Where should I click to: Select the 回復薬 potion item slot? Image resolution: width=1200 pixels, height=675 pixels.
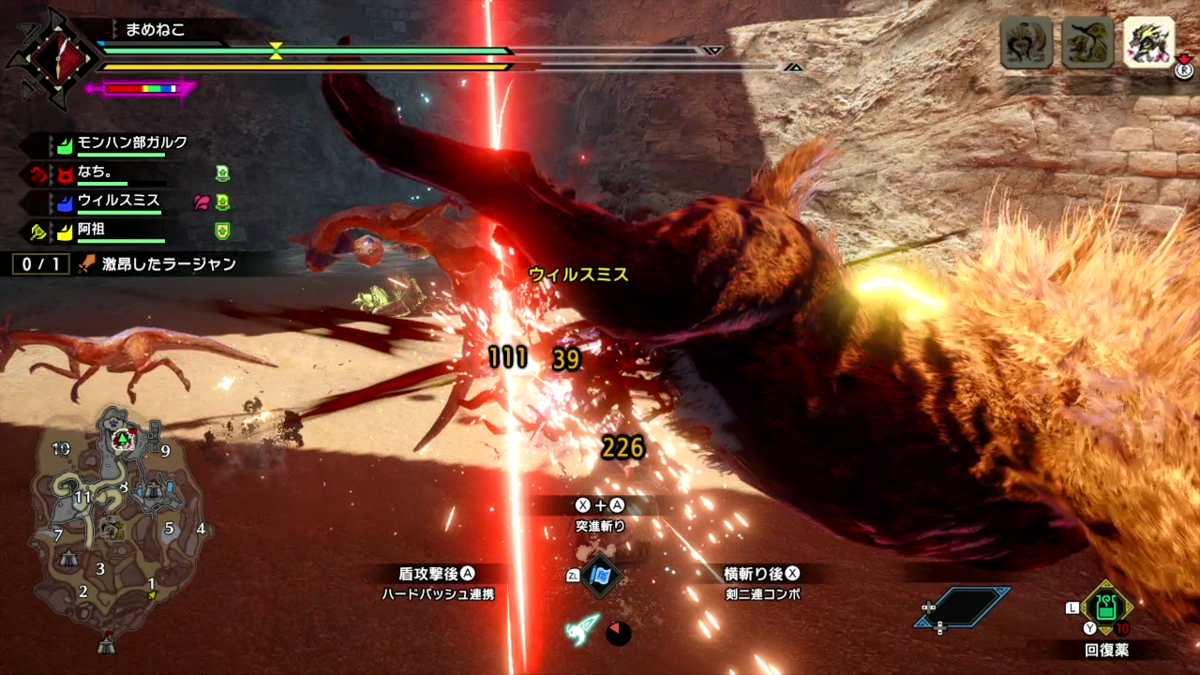click(x=1106, y=606)
